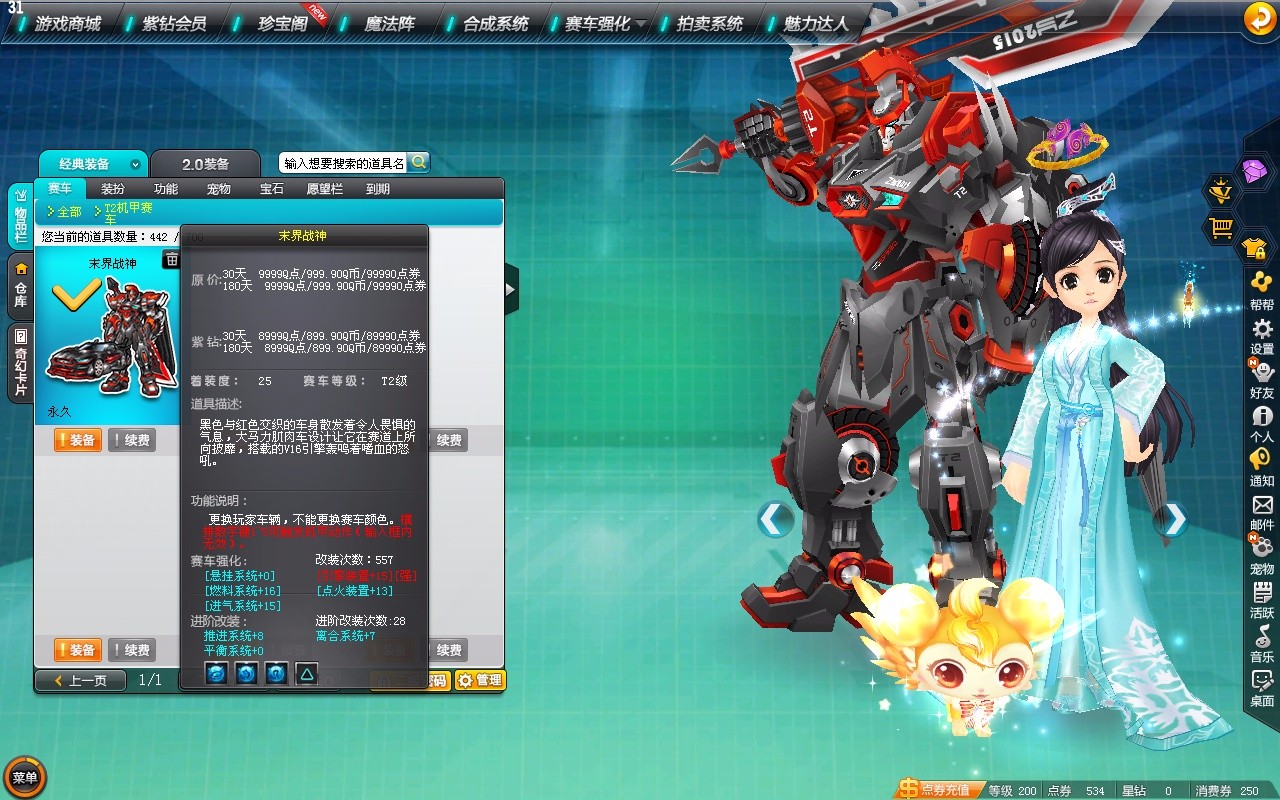Image resolution: width=1280 pixels, height=800 pixels.
Task: Open the 游戏商城 game shop menu
Action: [67, 23]
